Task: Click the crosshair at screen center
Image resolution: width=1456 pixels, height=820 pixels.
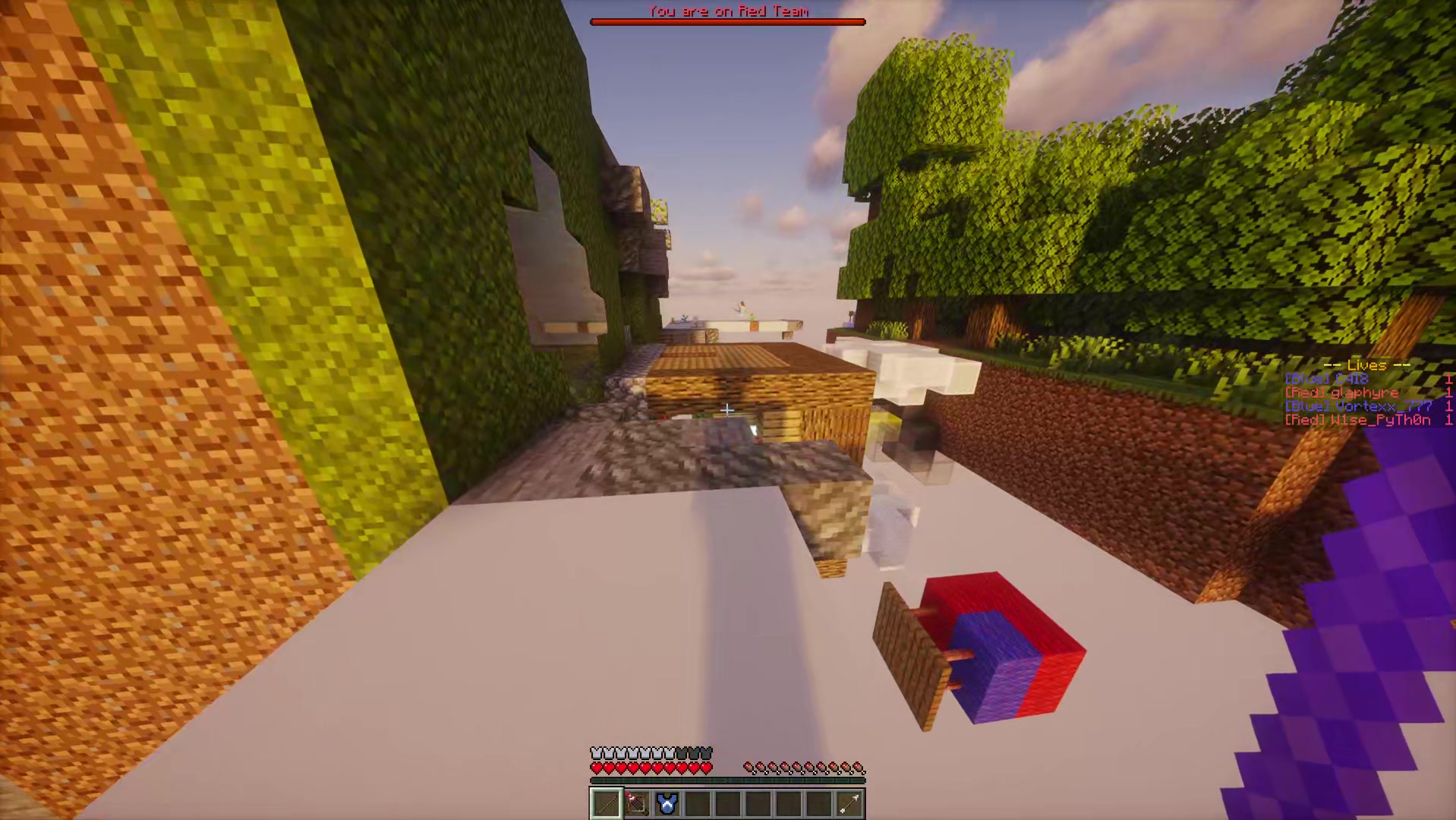Action: tap(726, 410)
